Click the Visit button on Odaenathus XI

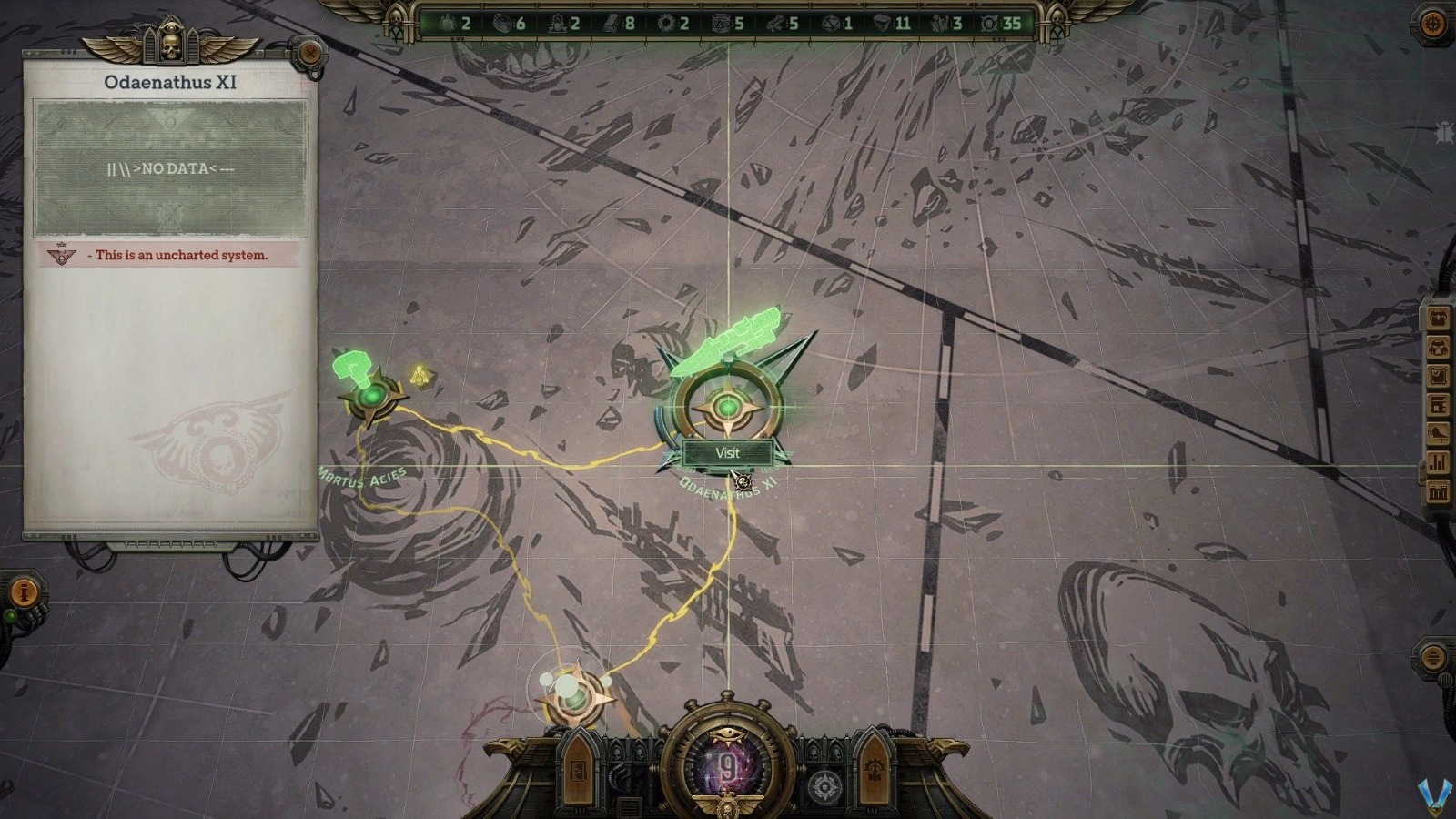[x=727, y=452]
